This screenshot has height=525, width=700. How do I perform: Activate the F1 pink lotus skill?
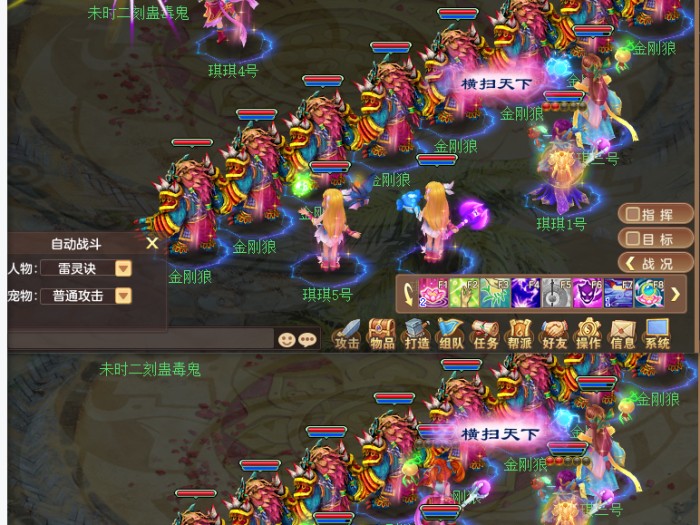[434, 294]
